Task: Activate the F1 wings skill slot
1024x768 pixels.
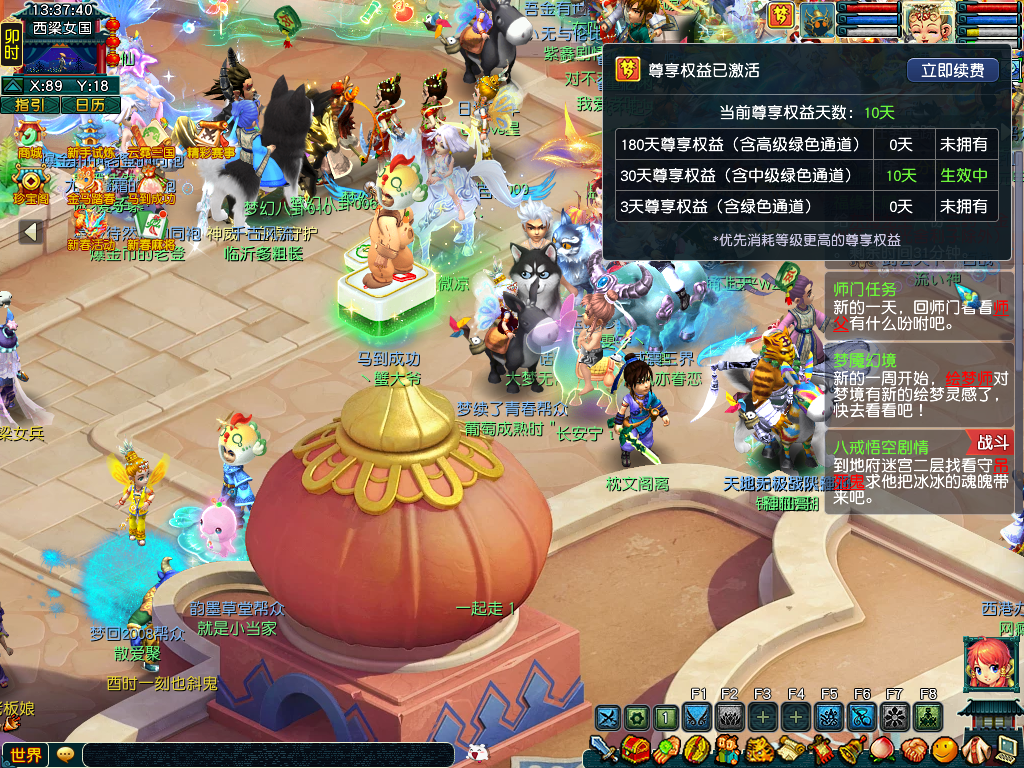Action: coord(699,717)
